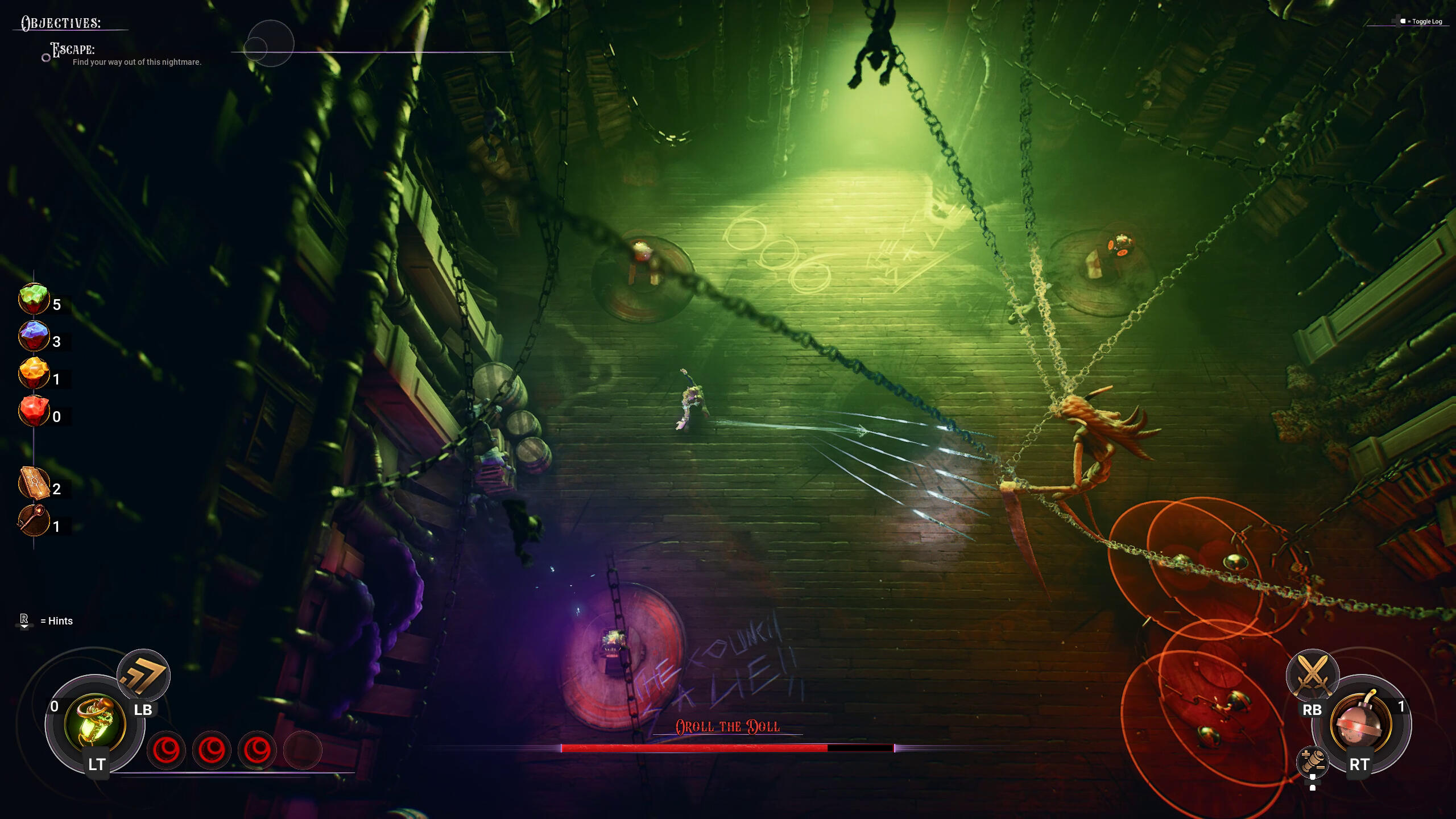Select the red gem resource icon

tap(34, 411)
